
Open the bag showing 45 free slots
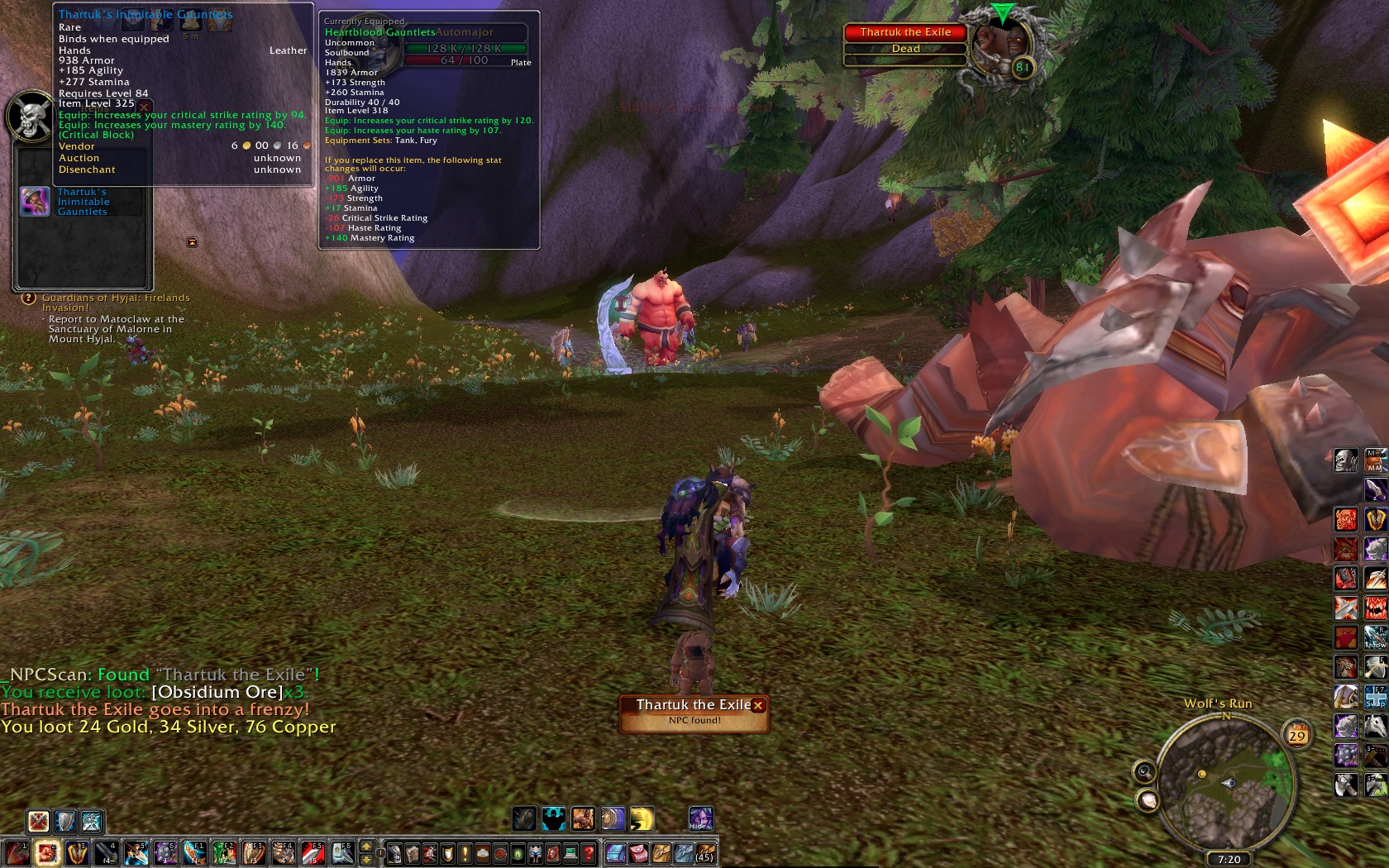coord(704,853)
